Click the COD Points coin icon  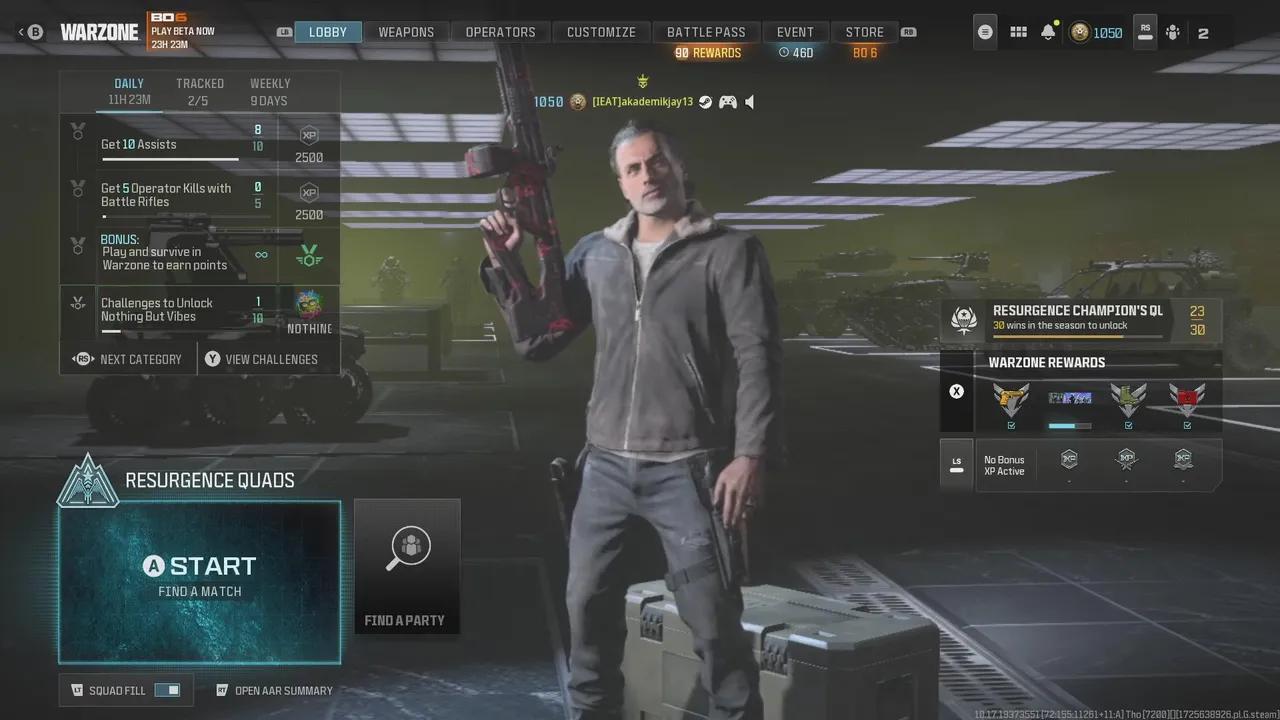[x=1079, y=32]
